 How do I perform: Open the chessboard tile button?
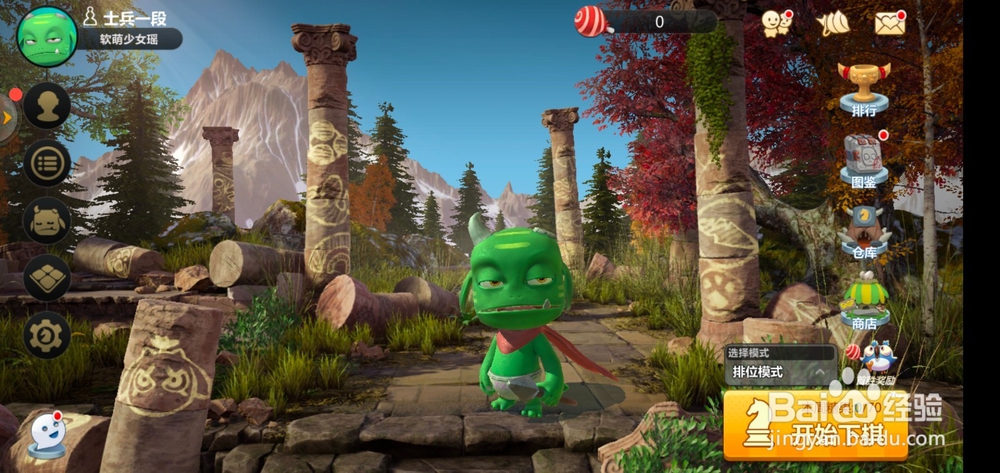[x=47, y=278]
